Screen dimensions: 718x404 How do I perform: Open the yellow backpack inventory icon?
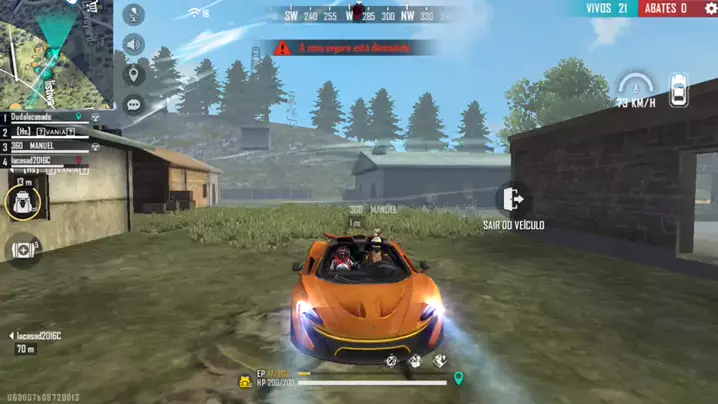[x=244, y=381]
